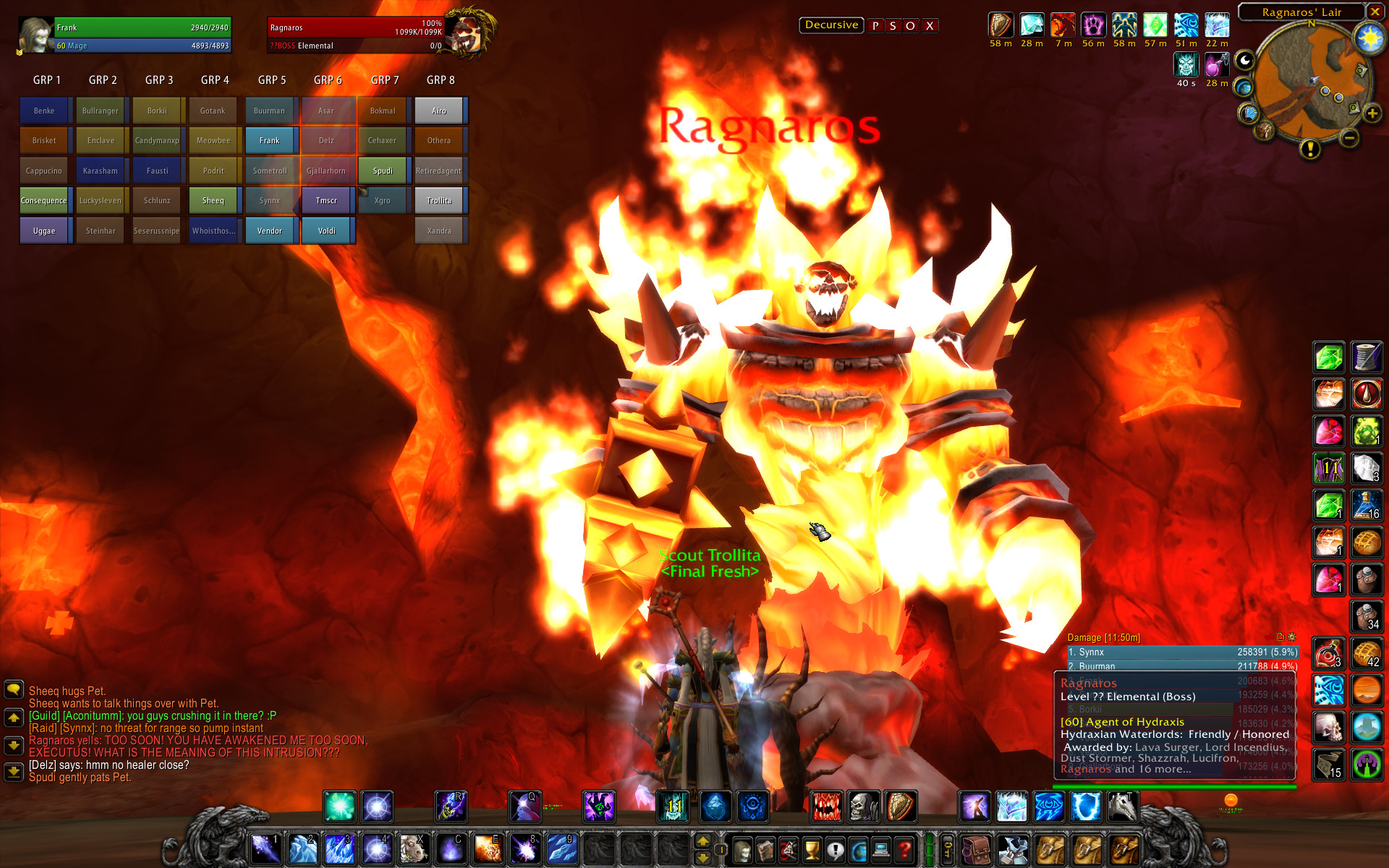Close the minimap with the X button
This screenshot has height=868, width=1389.
1375,12
